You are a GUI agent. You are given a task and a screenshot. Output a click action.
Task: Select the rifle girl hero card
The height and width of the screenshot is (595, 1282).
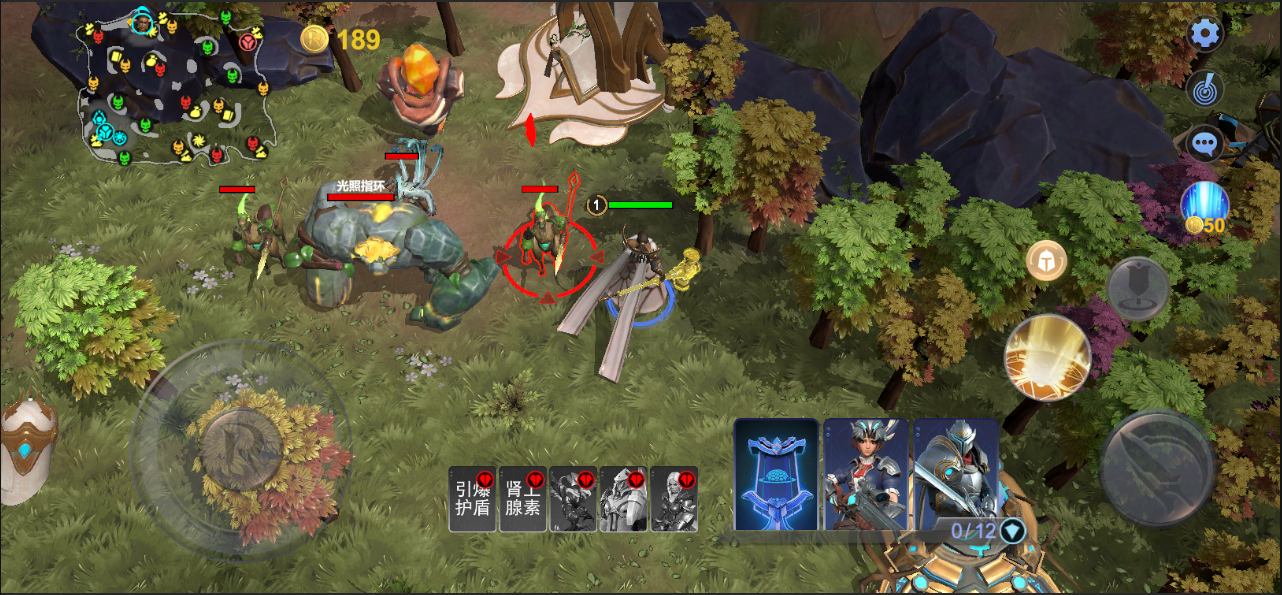(866, 473)
